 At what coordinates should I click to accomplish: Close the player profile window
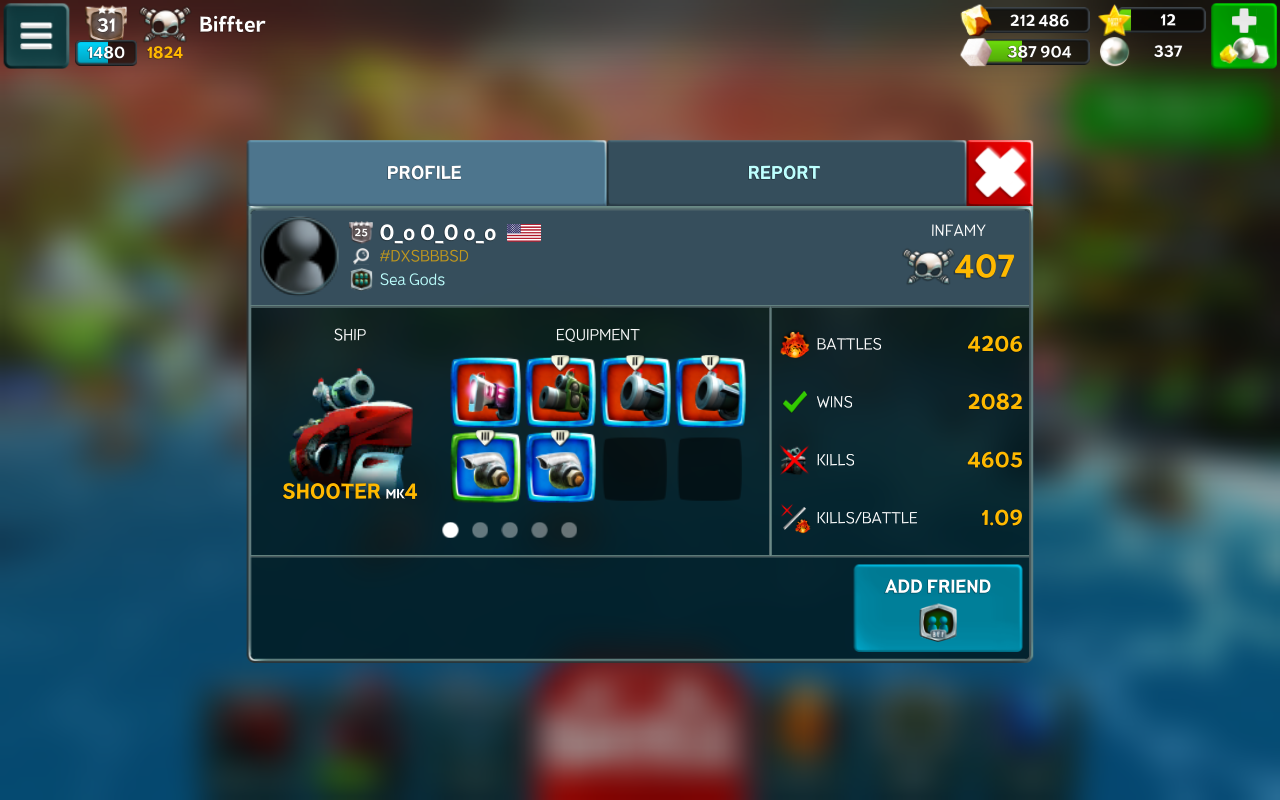(x=1000, y=173)
